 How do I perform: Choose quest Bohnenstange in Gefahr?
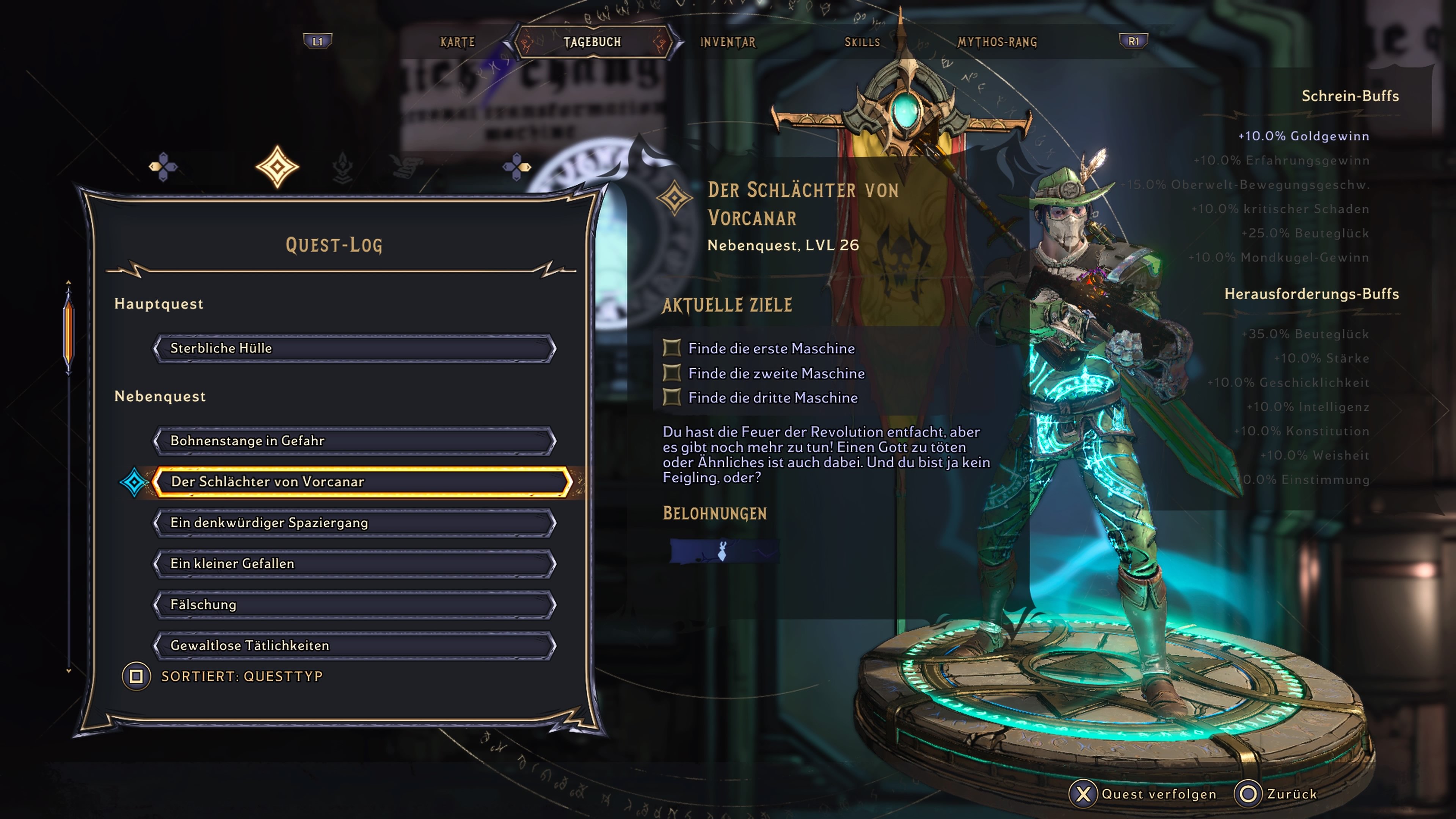tap(355, 441)
